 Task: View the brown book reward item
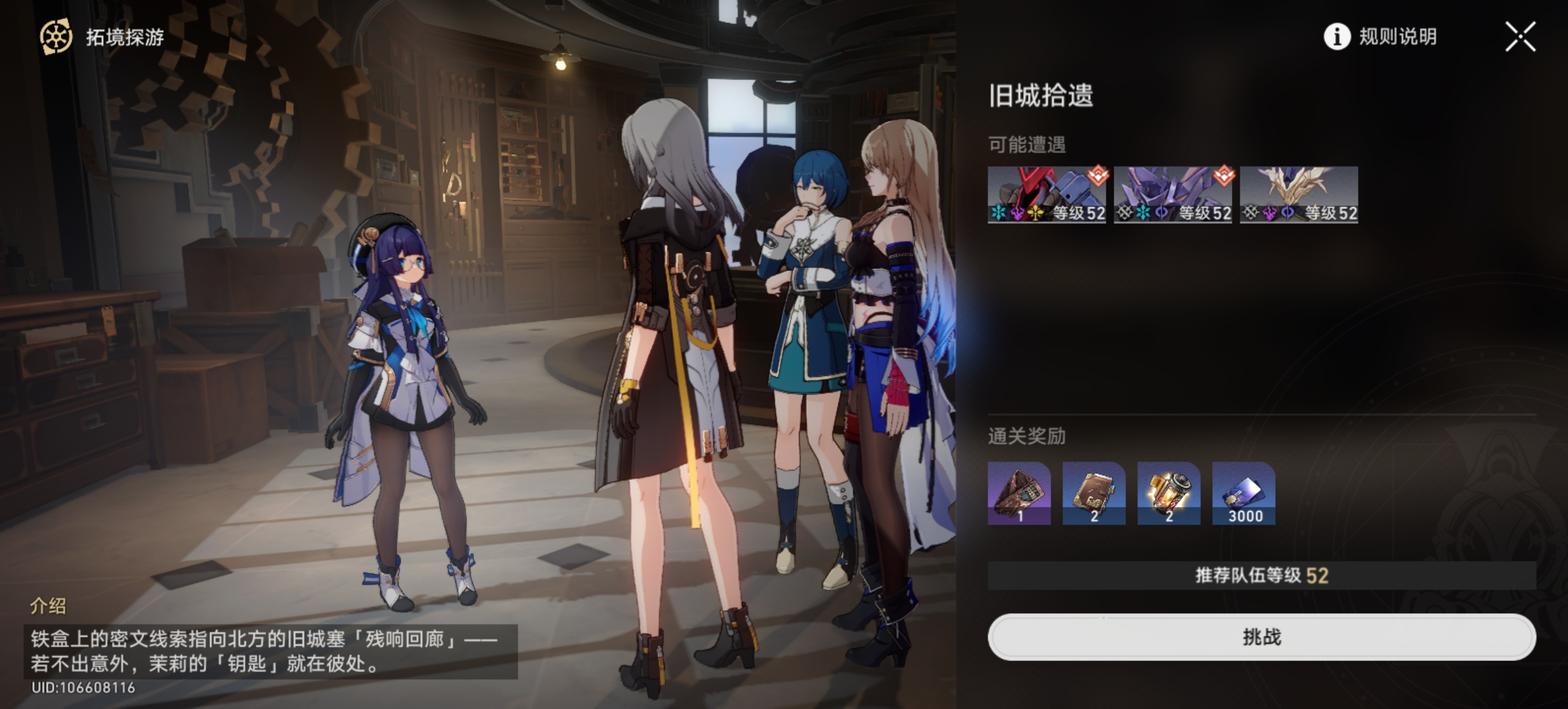coord(1094,493)
